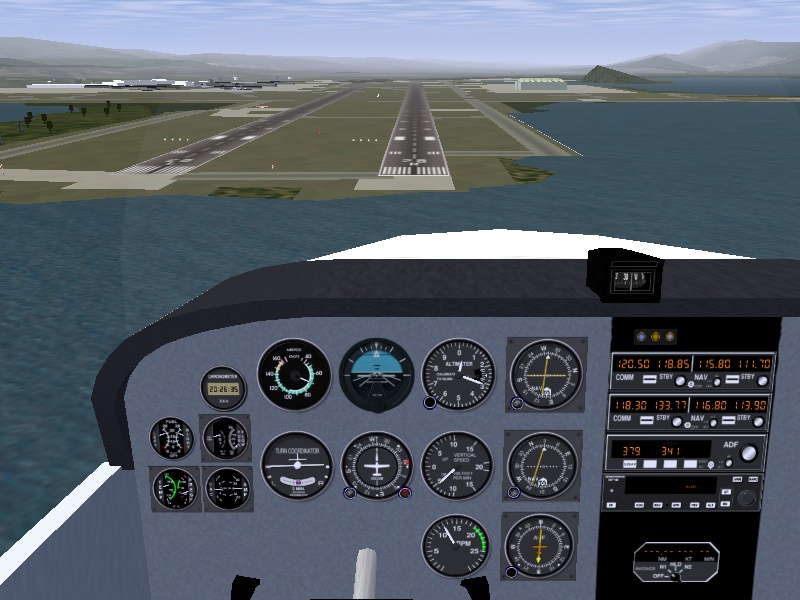Click the COMM1 frequency swap button
Viewport: 800px width, 600px height.
tap(651, 378)
